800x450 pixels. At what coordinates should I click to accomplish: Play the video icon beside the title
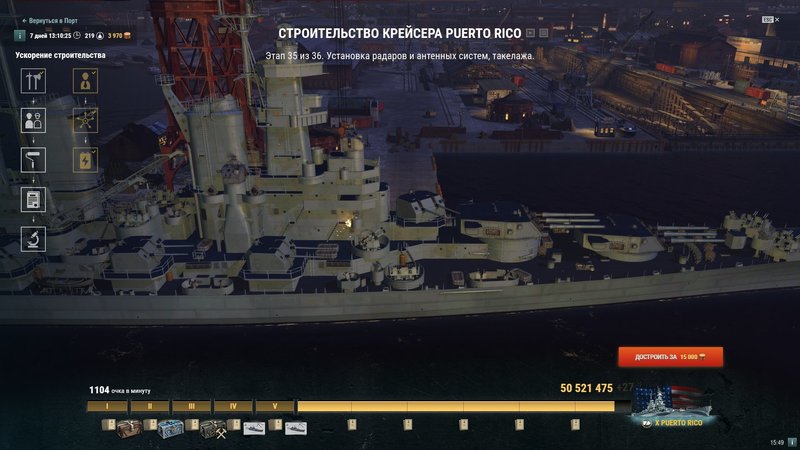pos(529,33)
